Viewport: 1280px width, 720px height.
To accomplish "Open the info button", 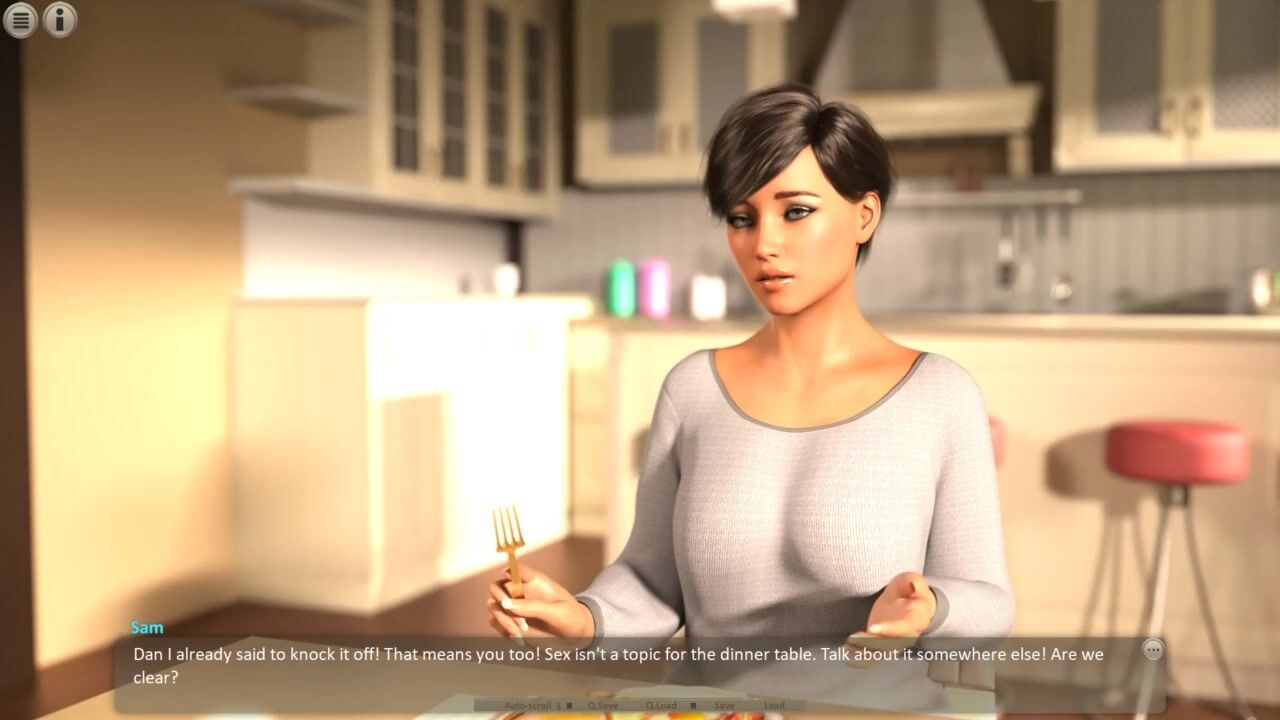I will pos(60,19).
